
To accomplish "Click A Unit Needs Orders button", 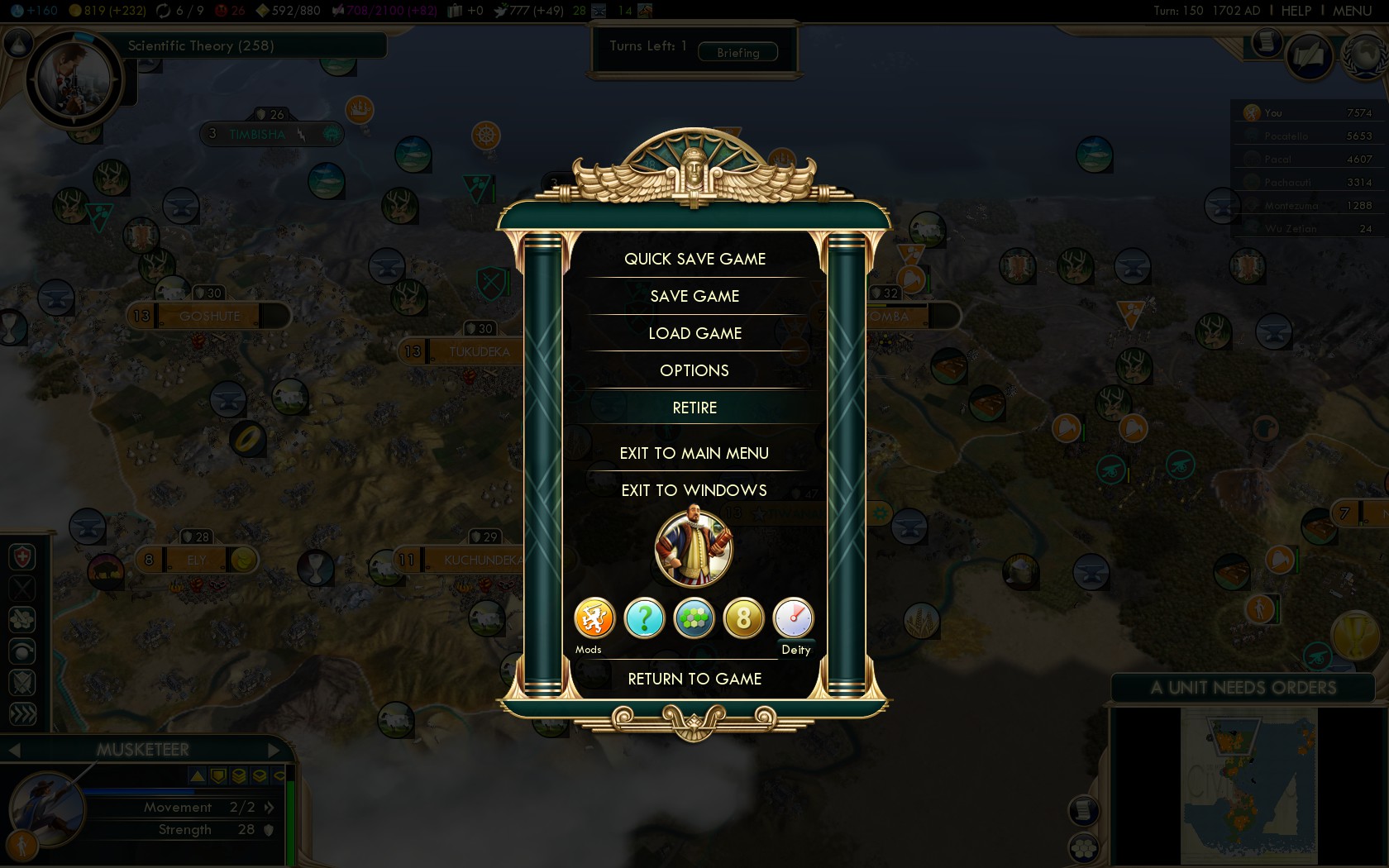I will [1243, 688].
